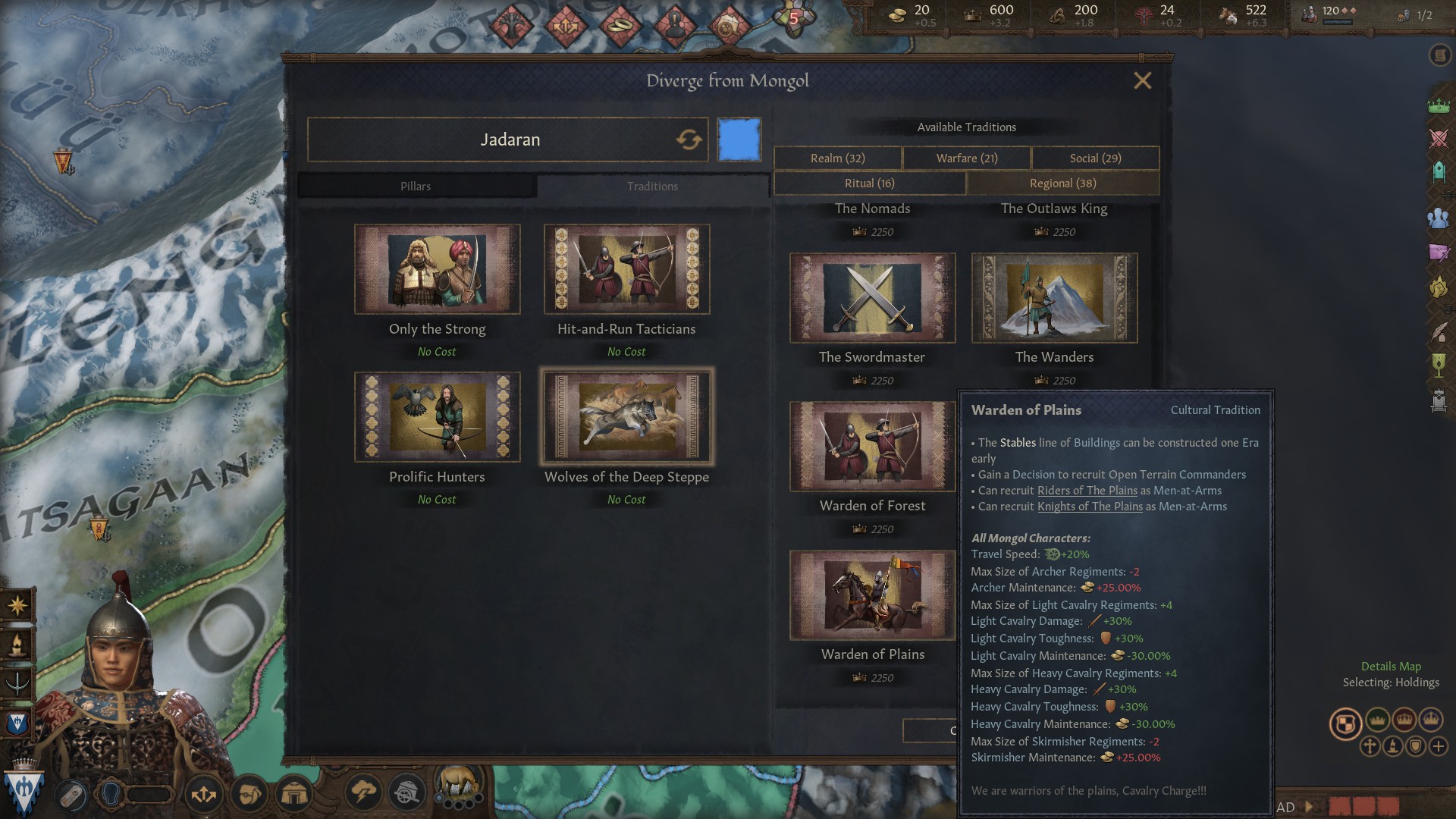Choose the Warden of Forest tradition
Screen dimensions: 1456x819
click(x=872, y=447)
